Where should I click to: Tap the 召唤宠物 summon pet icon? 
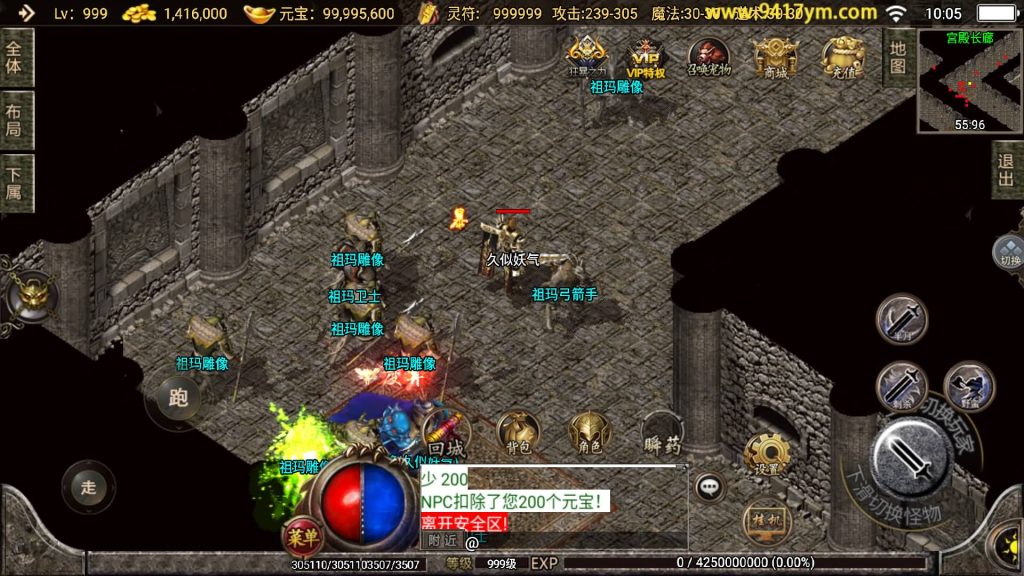point(709,56)
